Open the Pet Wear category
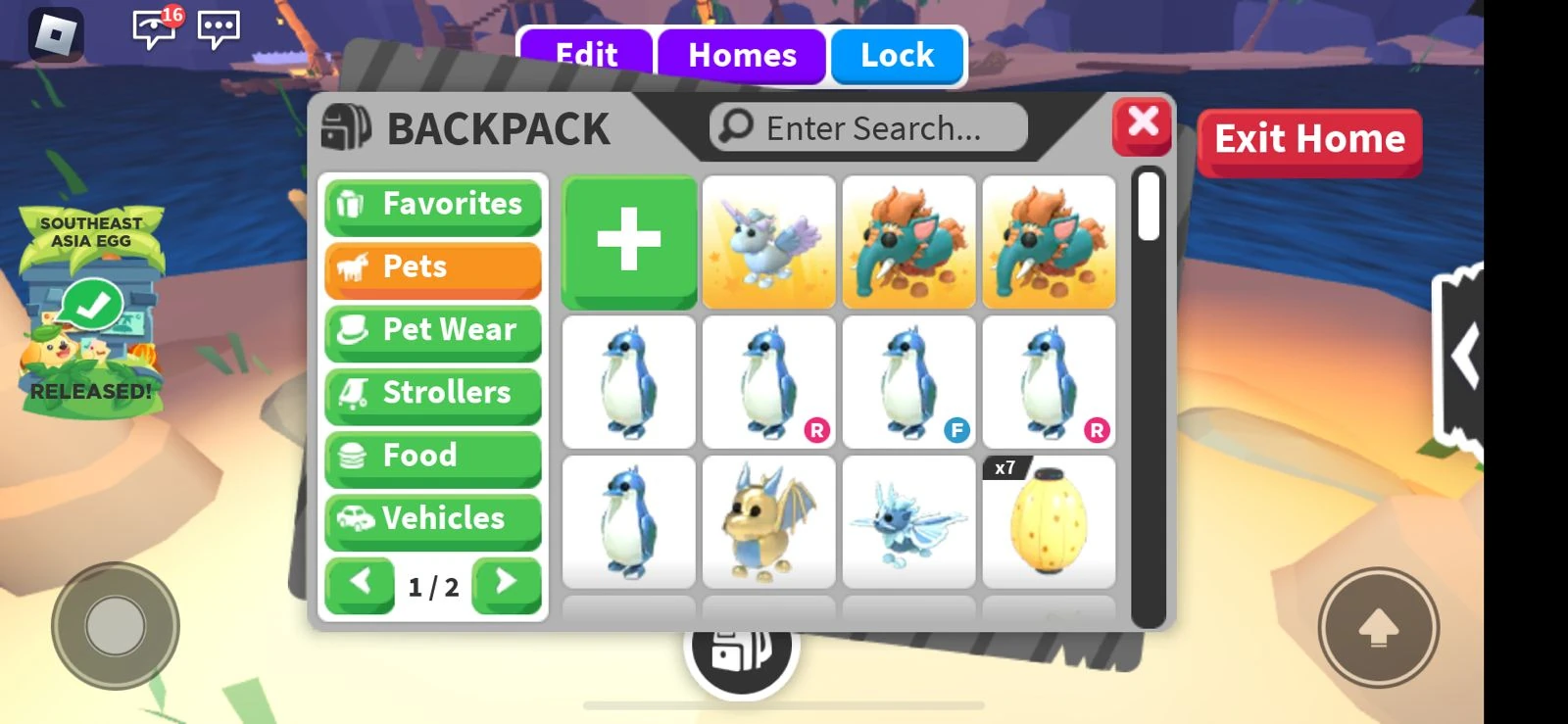1568x724 pixels. click(x=433, y=331)
